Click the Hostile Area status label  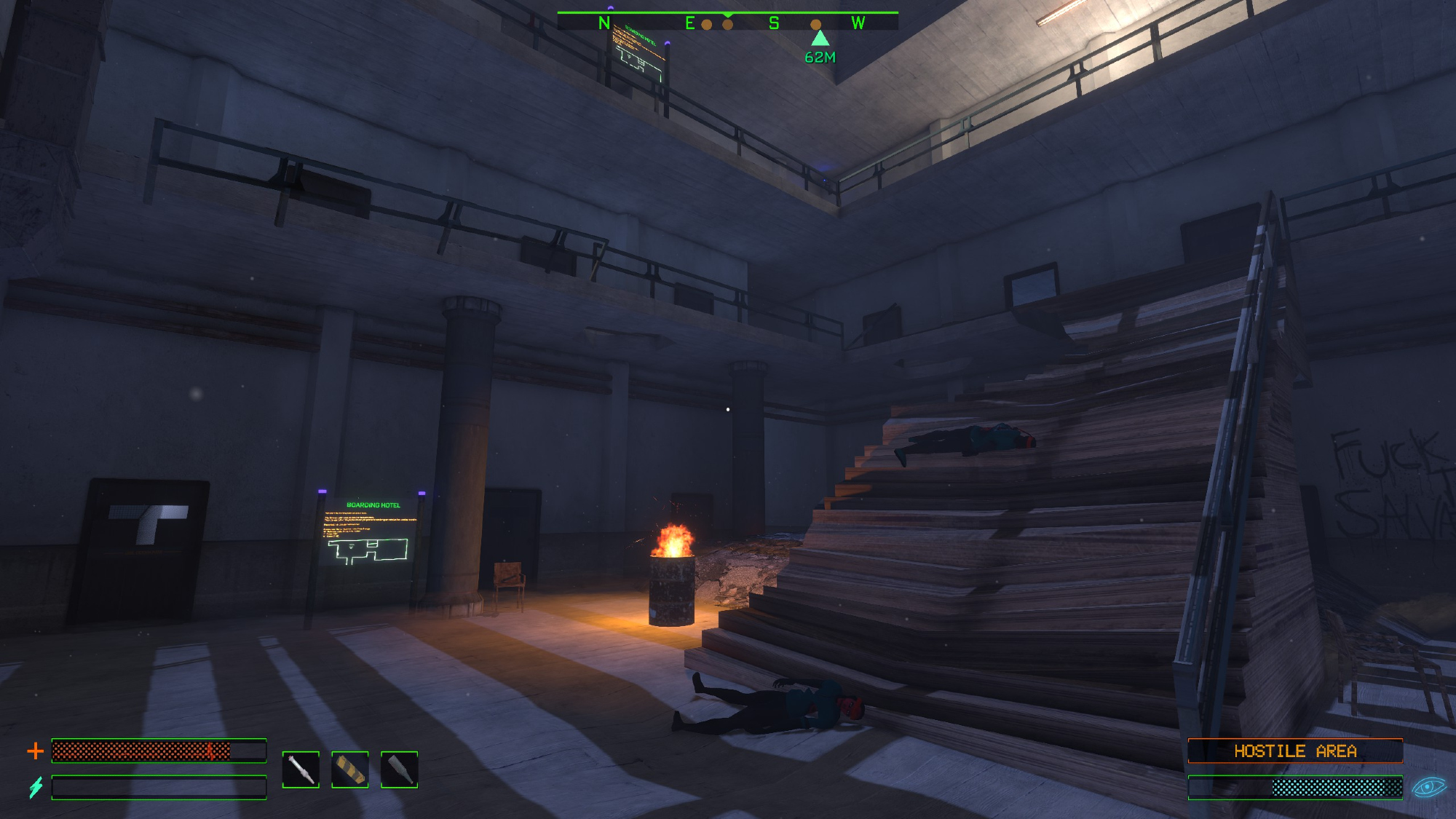[1295, 751]
